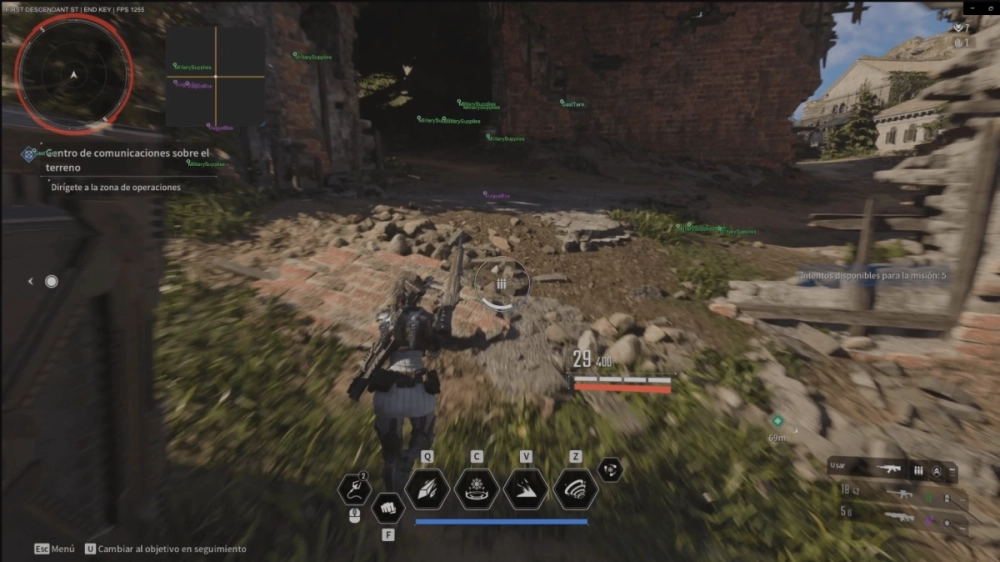Select the fist melee attack icon
The height and width of the screenshot is (562, 1000).
point(387,507)
